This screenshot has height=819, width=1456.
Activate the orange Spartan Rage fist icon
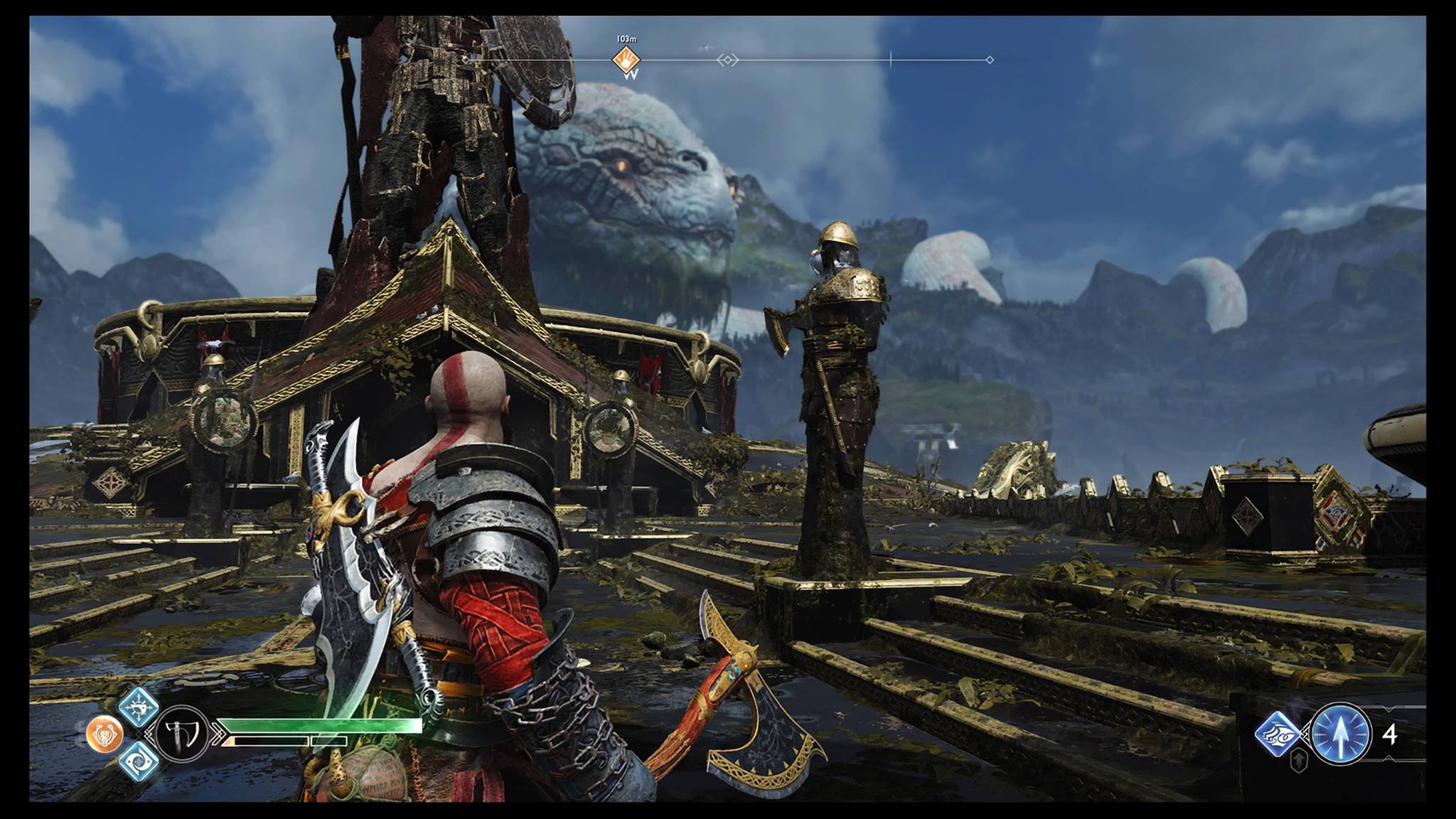pos(105,734)
